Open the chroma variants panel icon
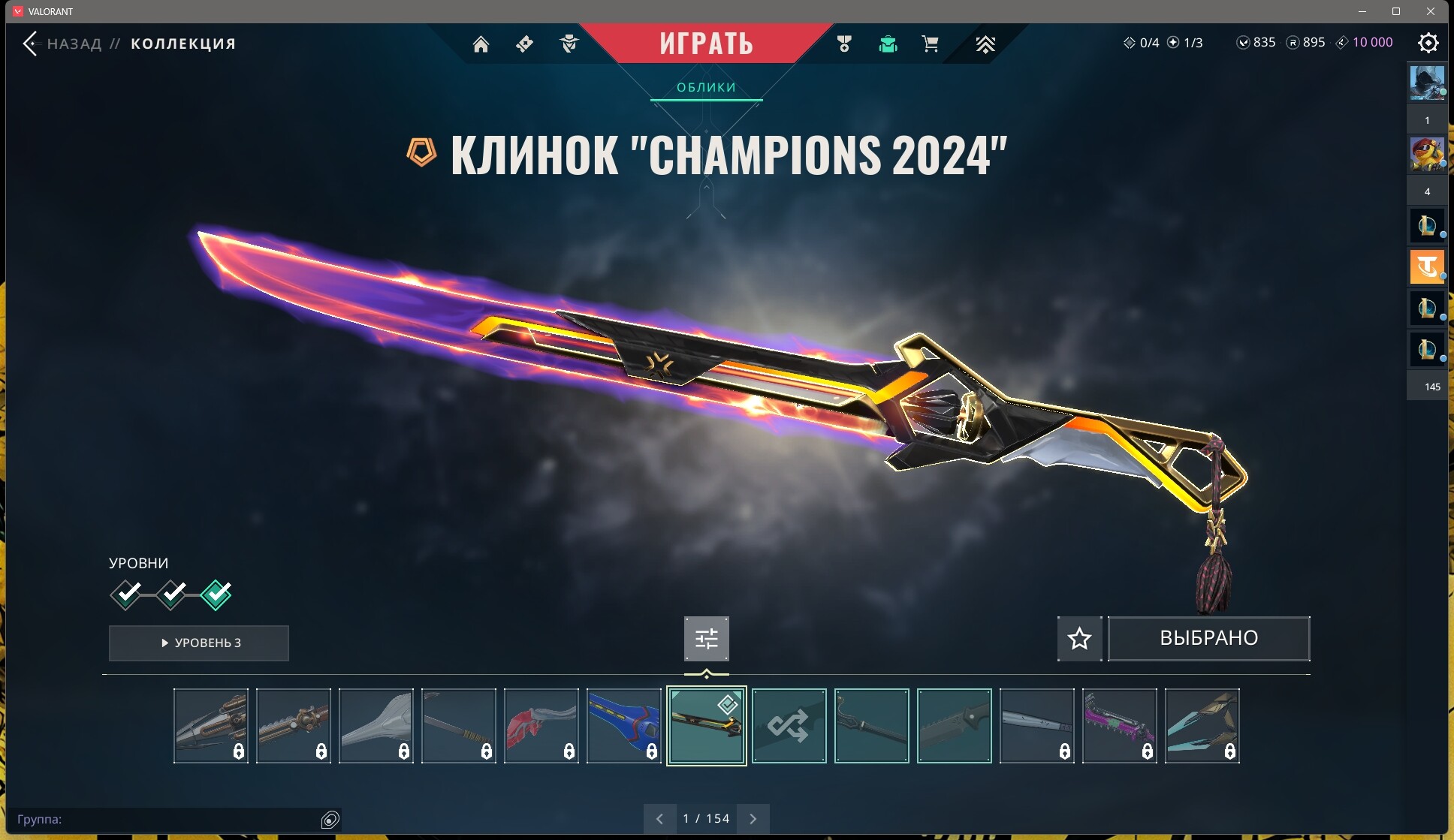 tap(707, 639)
